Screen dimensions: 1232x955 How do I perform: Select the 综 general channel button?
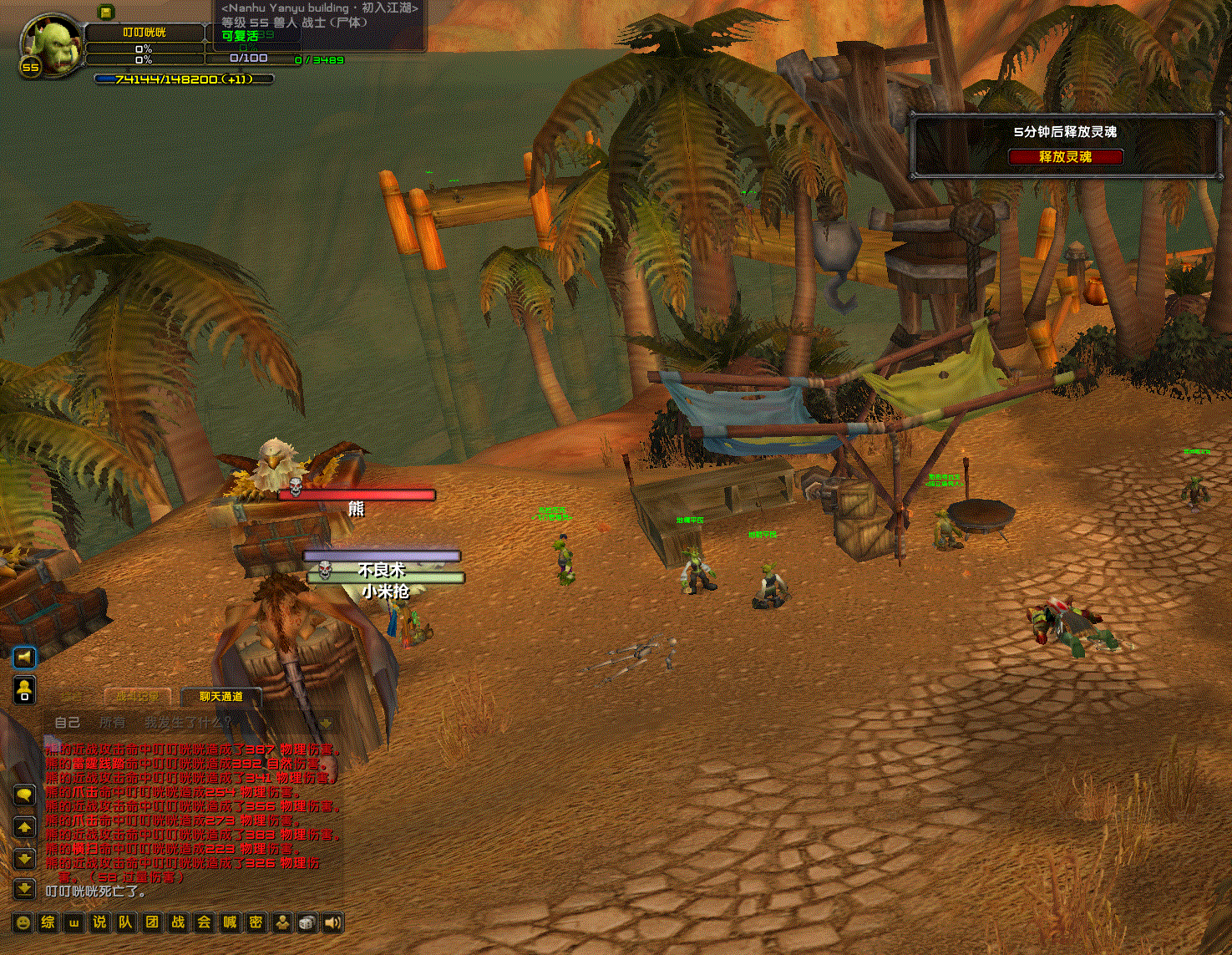click(48, 922)
